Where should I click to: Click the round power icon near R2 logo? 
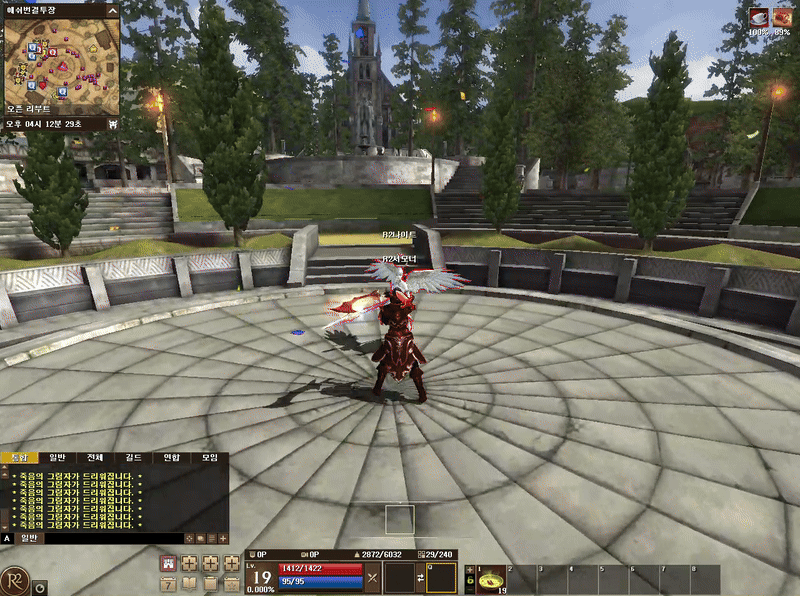pyautogui.click(x=40, y=589)
